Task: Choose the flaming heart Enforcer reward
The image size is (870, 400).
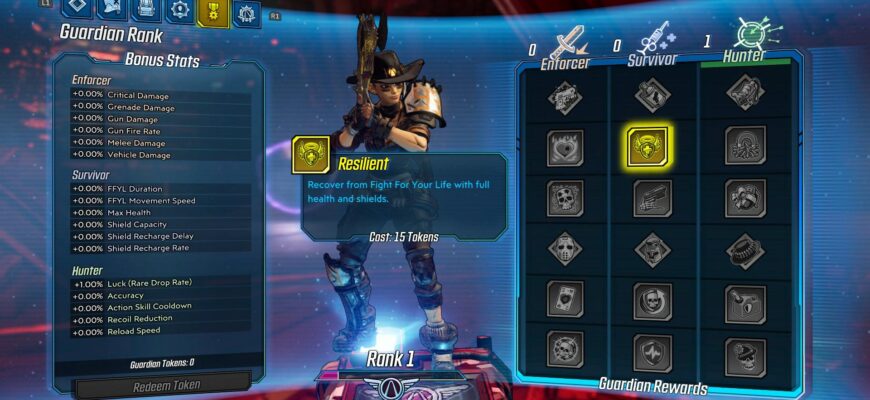Action: pos(565,147)
